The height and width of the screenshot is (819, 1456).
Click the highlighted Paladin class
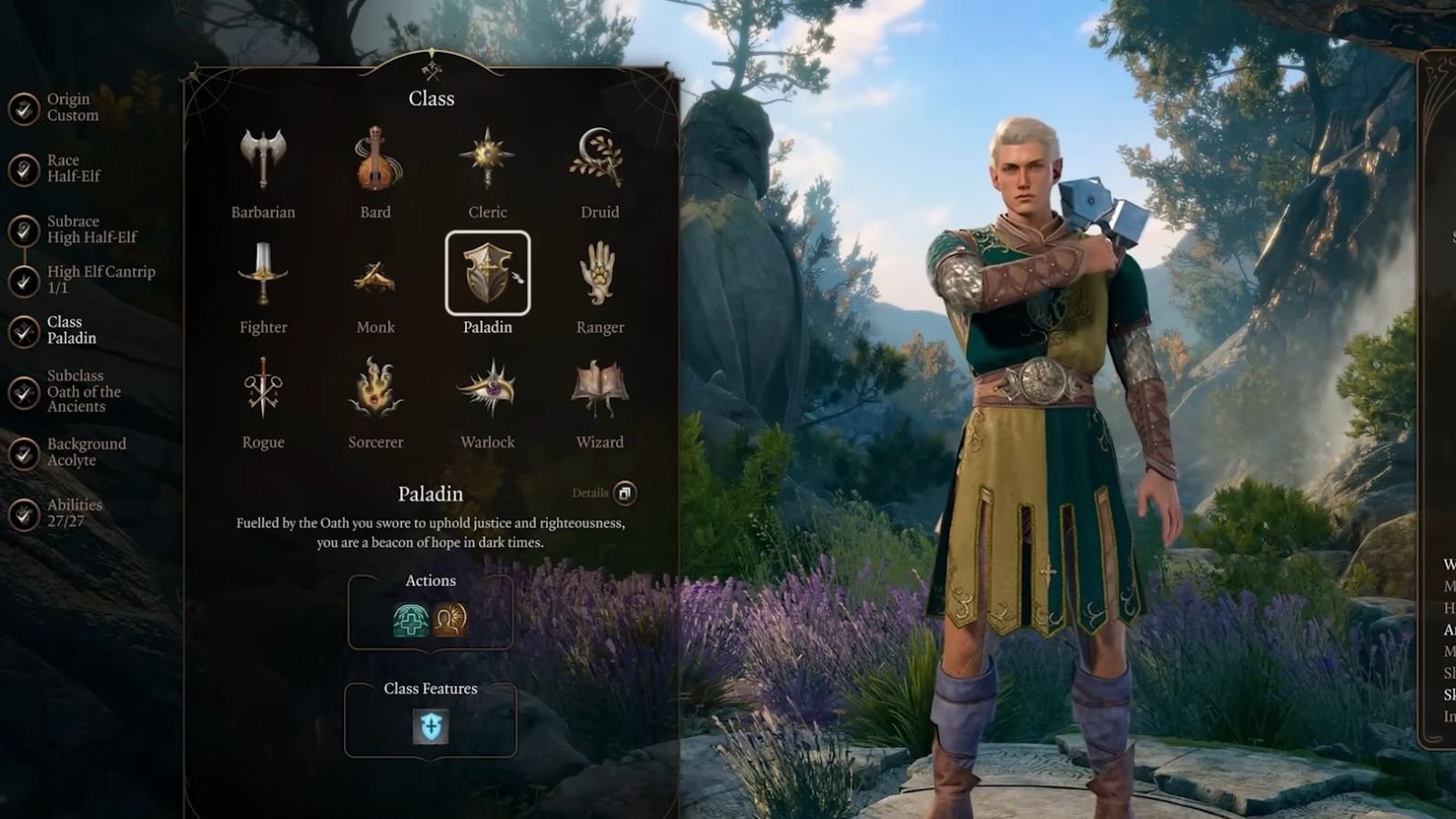(487, 273)
